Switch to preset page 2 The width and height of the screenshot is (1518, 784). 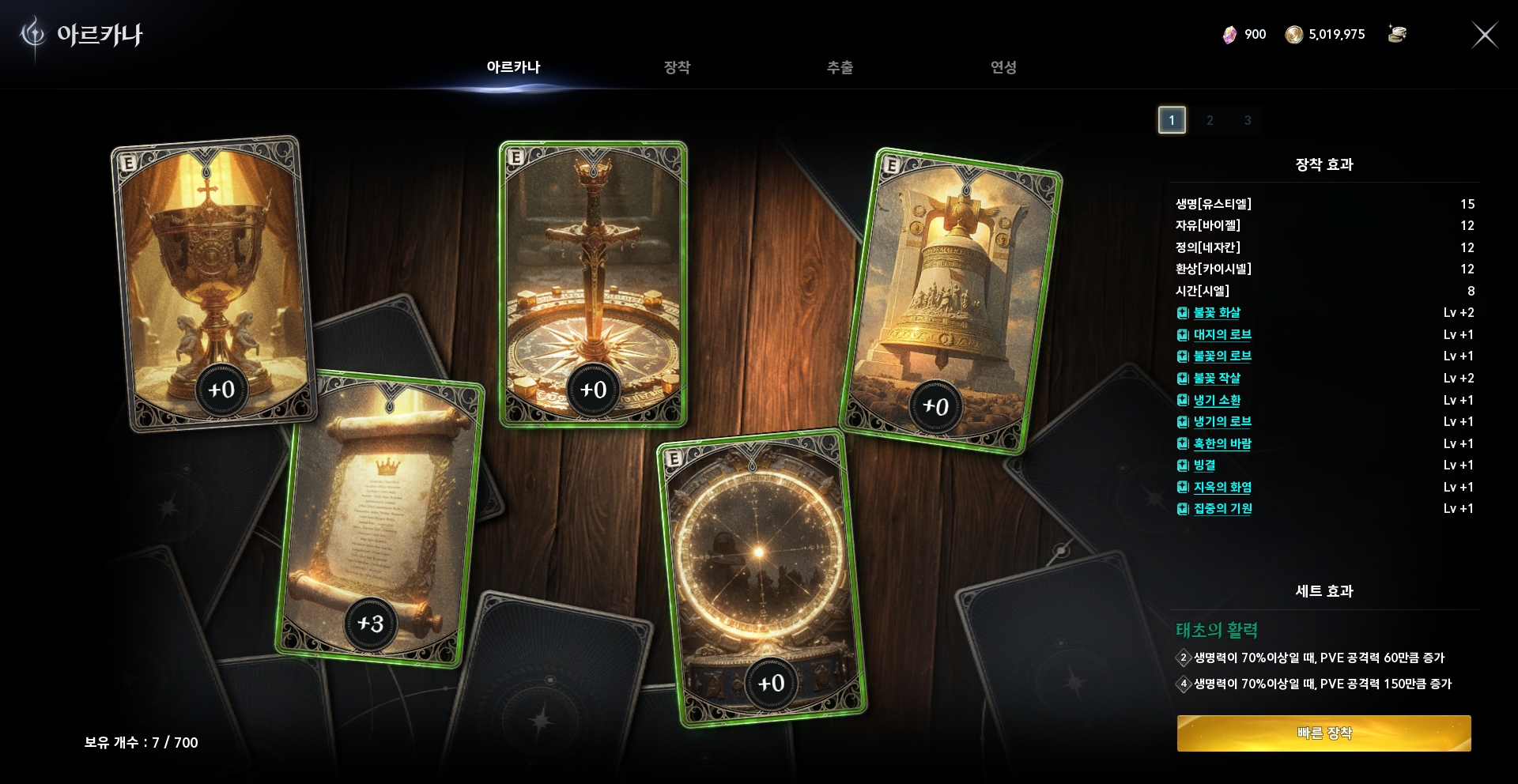pos(1210,120)
